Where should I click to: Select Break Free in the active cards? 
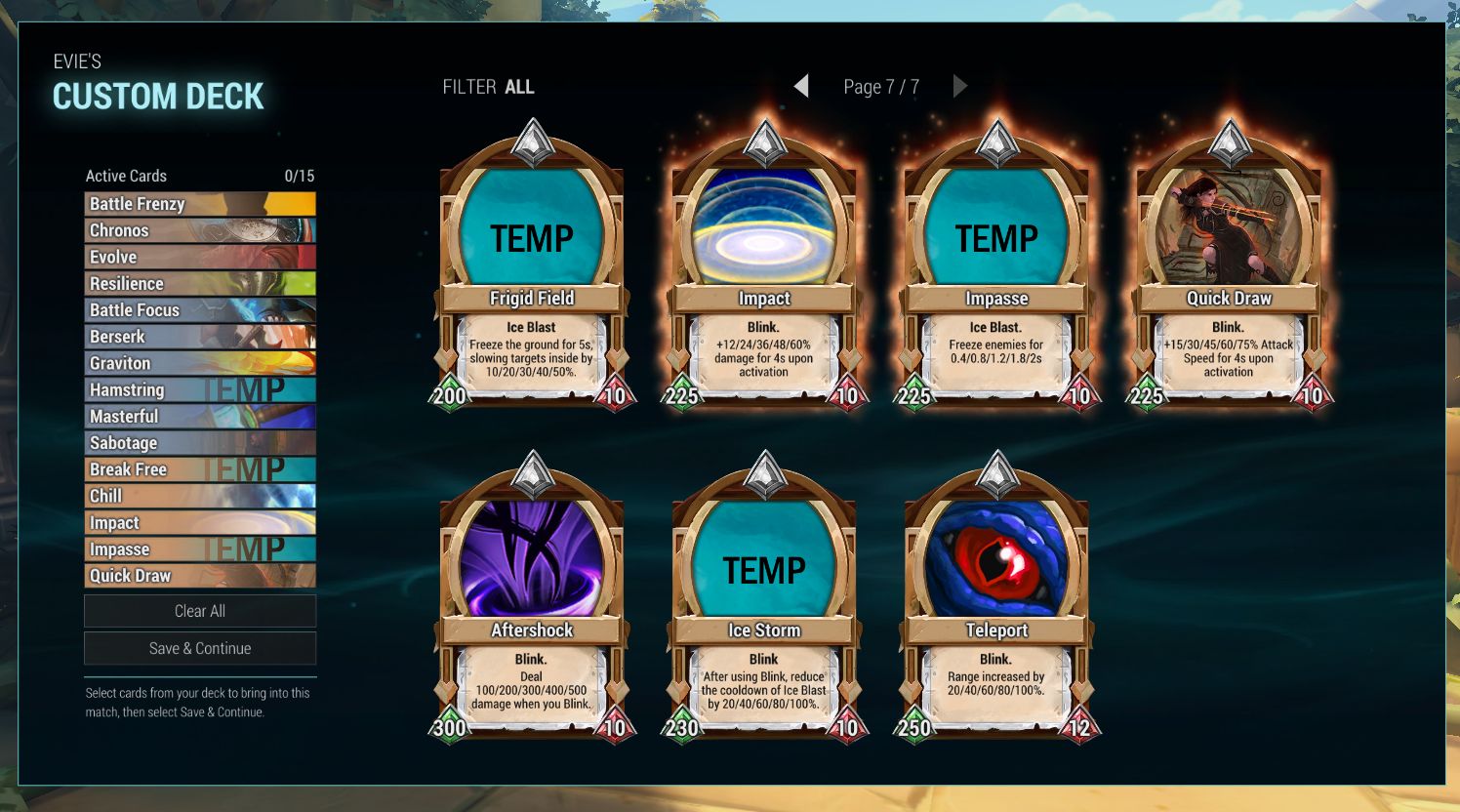200,469
